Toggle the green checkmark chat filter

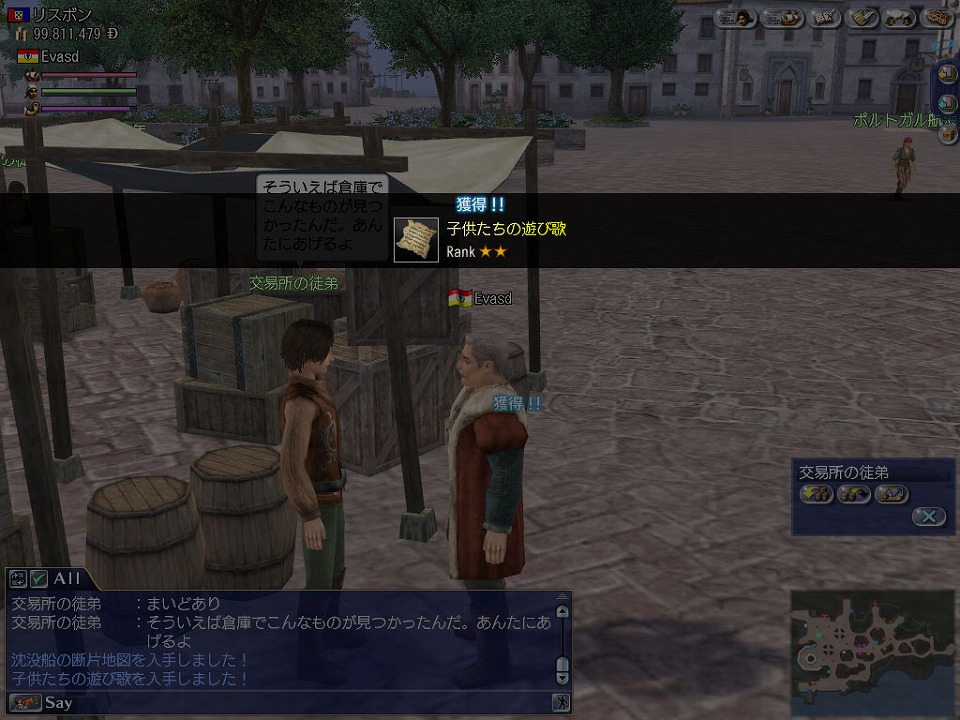click(39, 578)
